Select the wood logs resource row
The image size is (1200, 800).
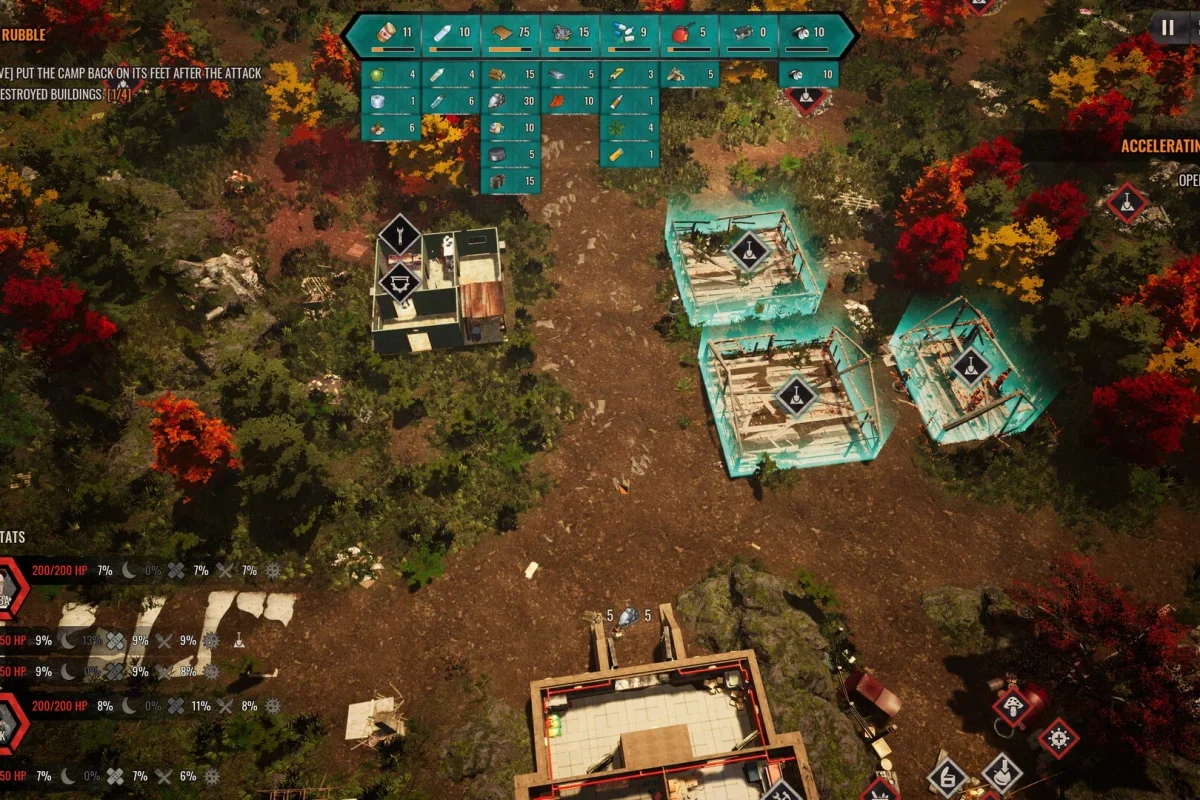(511, 74)
